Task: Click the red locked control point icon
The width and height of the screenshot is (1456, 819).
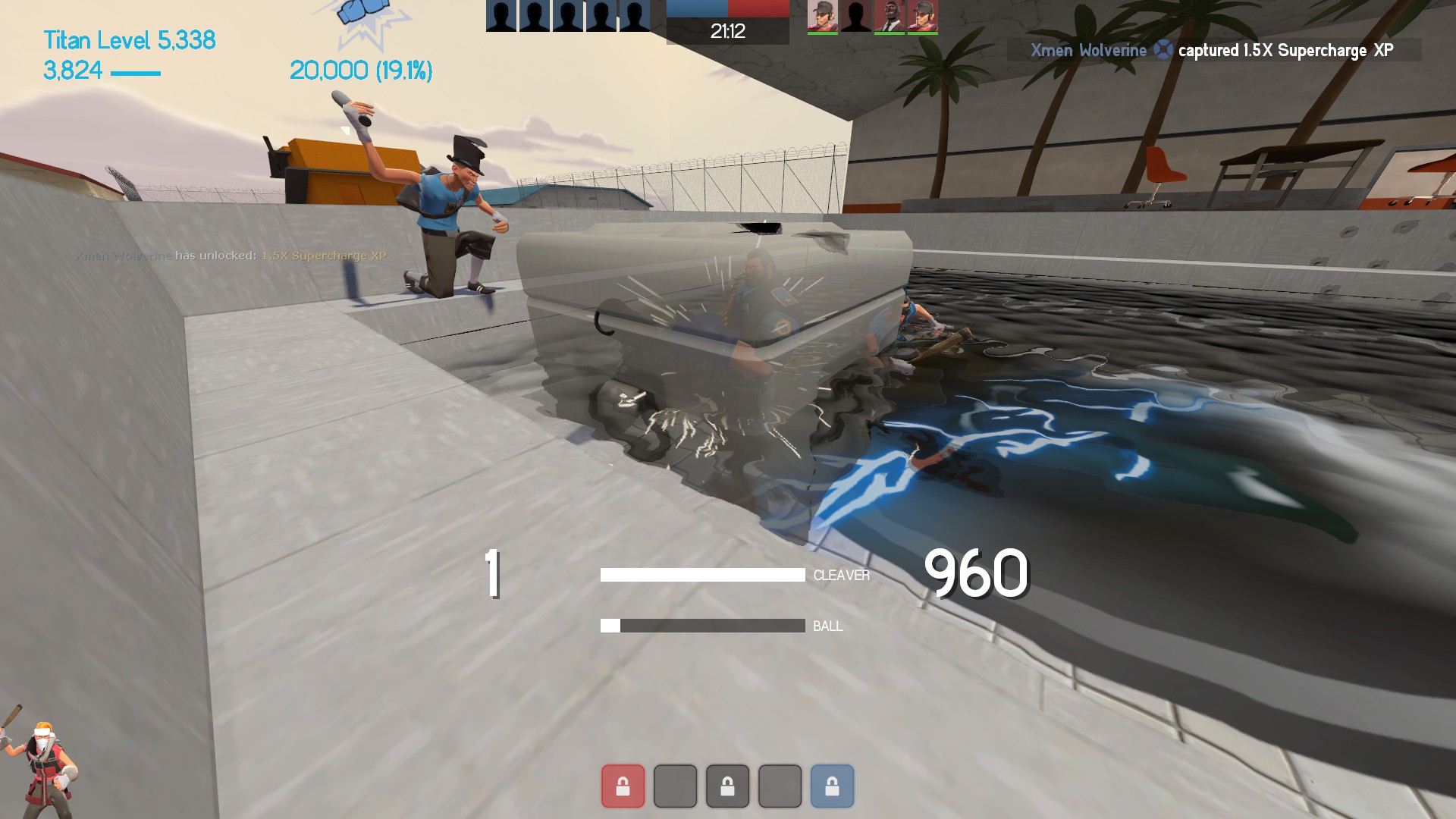Action: (x=623, y=786)
